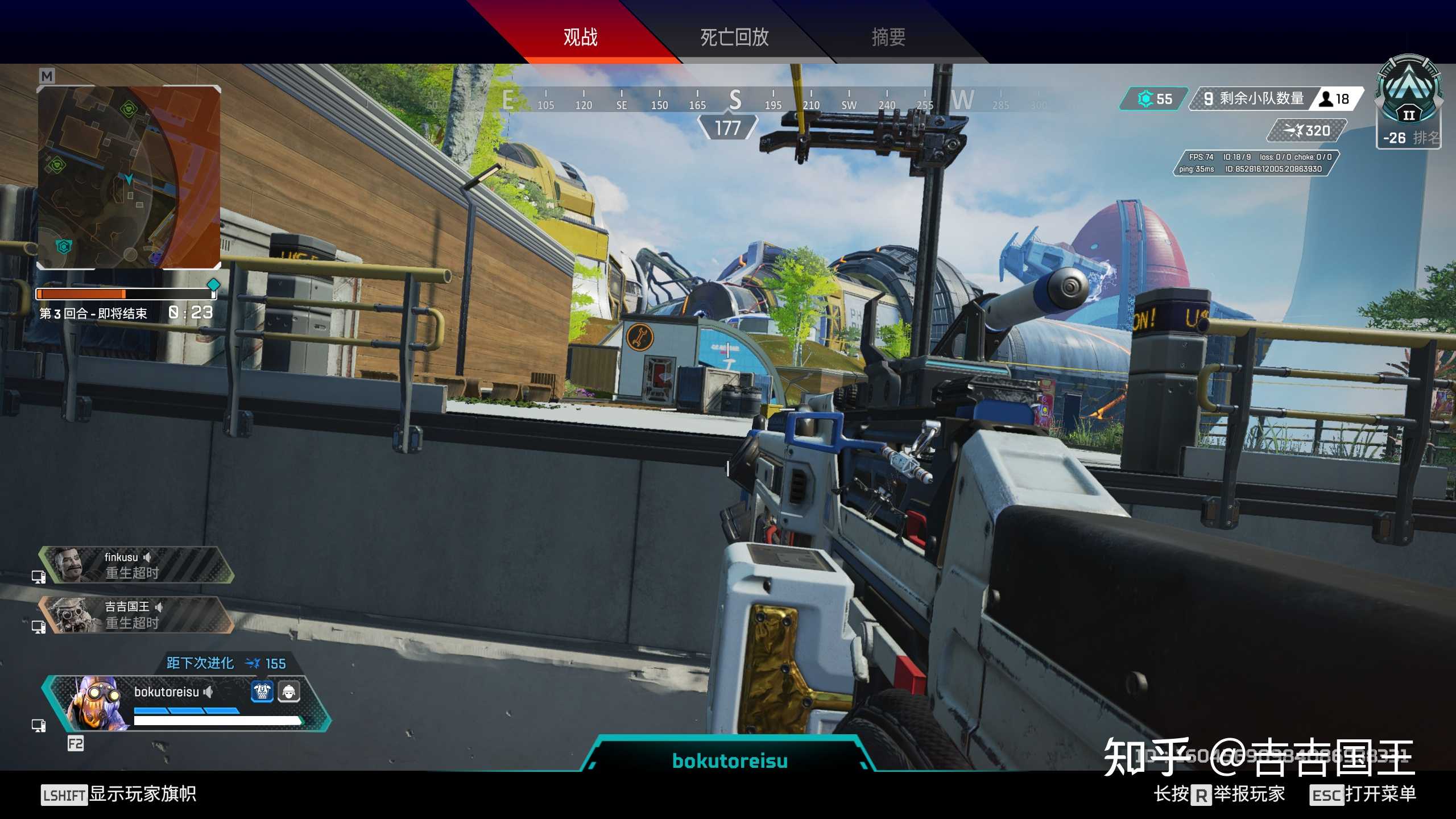Toggle finkusu's voice speaker icon

[147, 557]
